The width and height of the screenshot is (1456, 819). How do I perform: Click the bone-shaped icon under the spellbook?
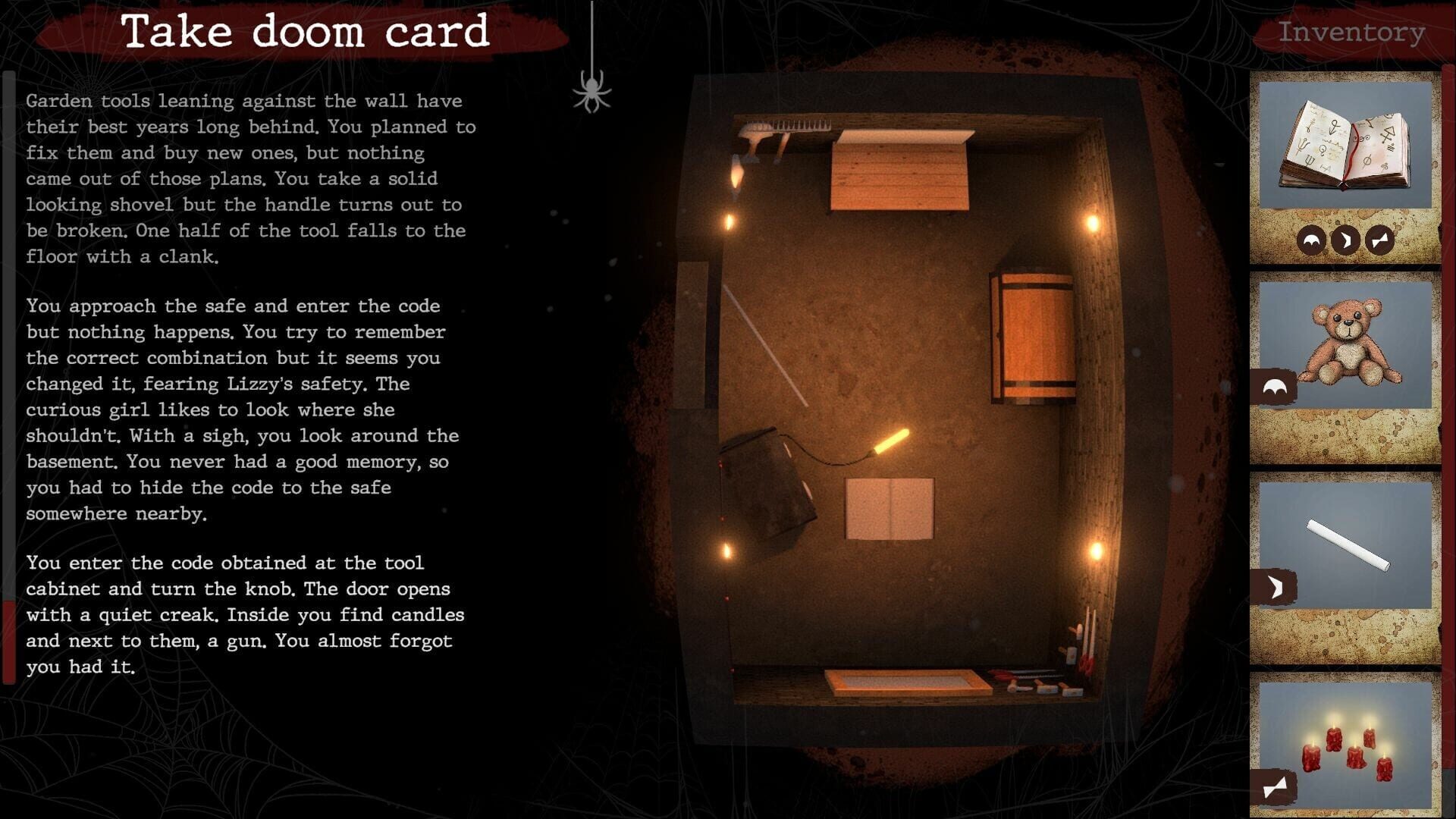1379,241
